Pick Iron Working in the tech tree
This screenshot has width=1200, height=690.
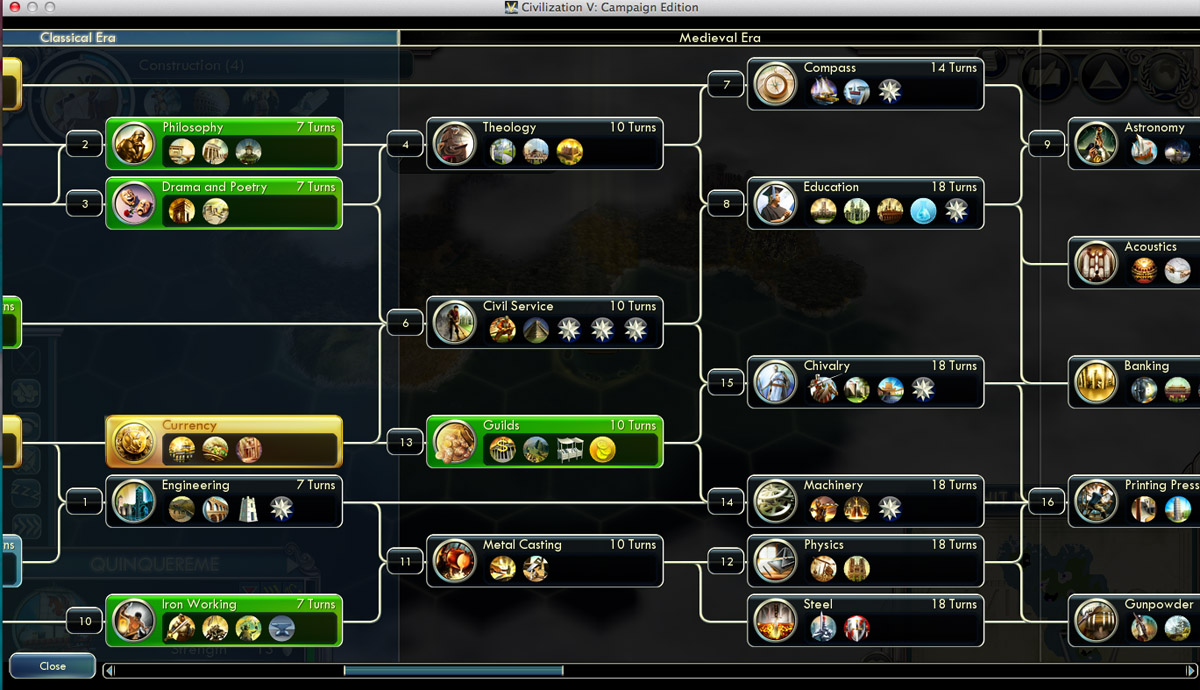224,620
